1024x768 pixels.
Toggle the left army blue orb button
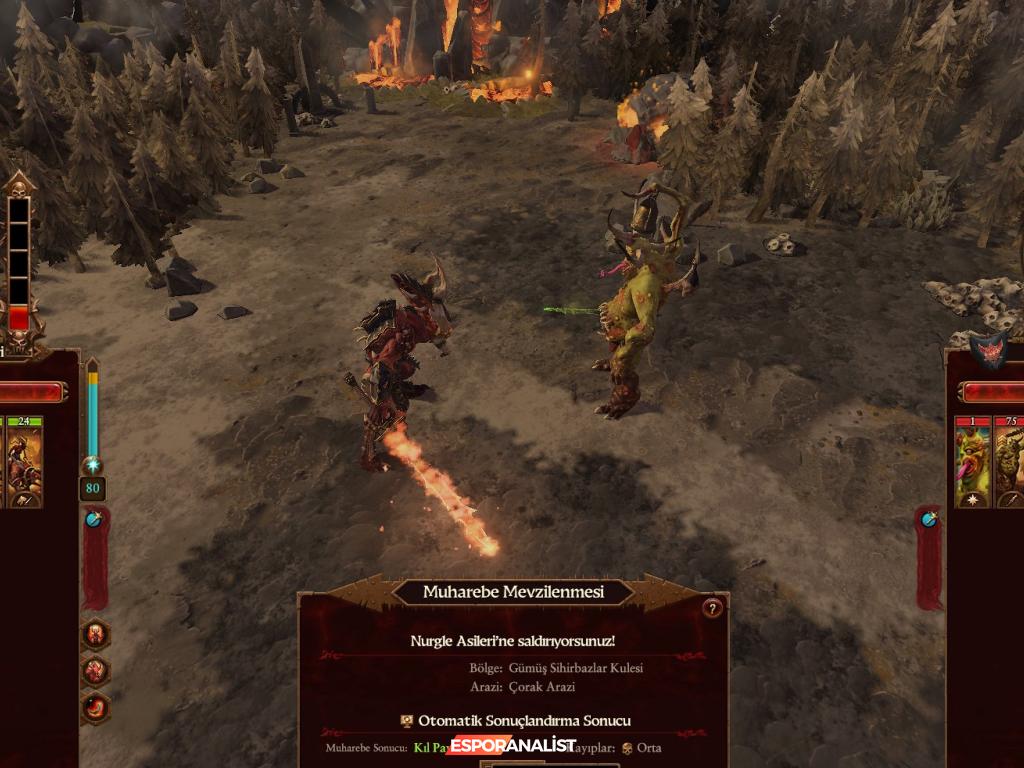93,519
